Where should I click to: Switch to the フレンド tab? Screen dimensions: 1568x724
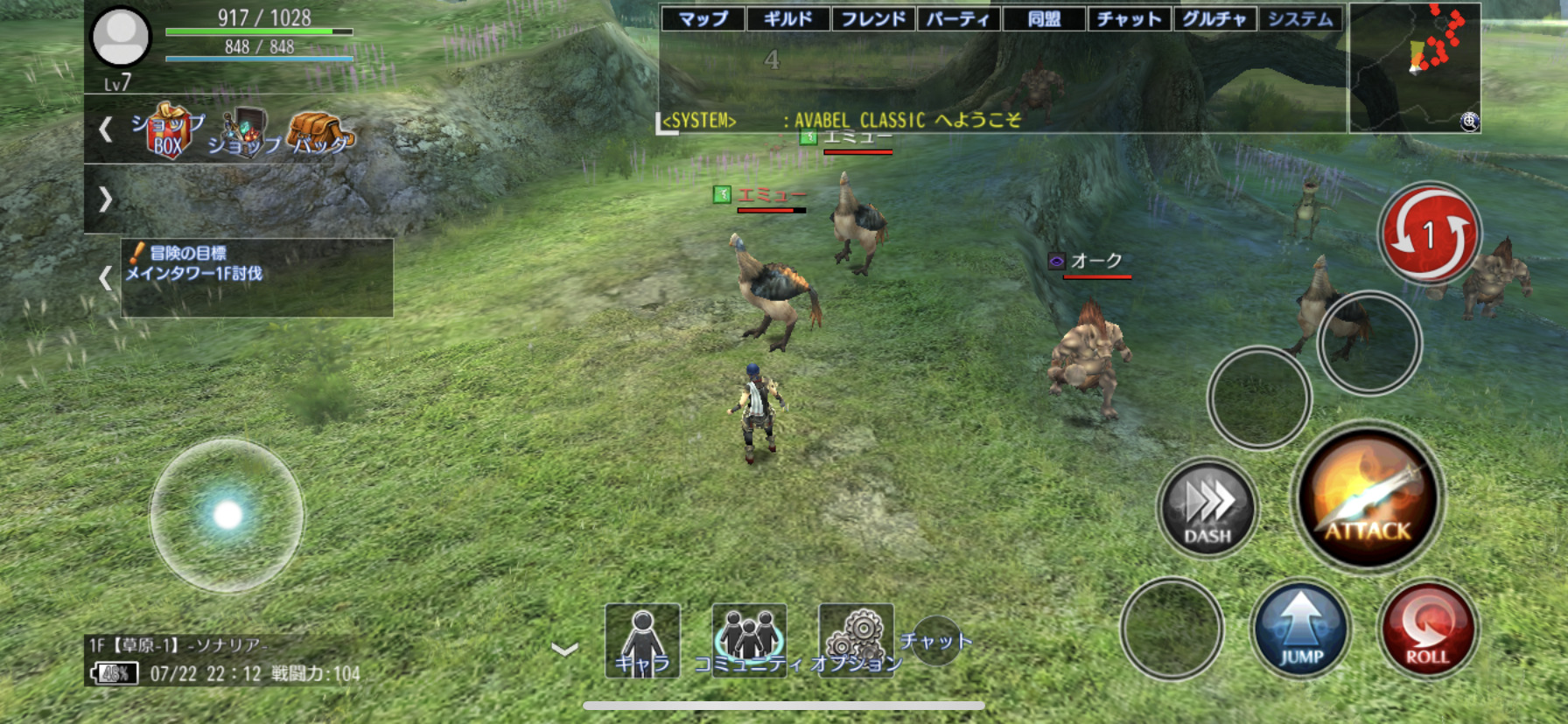(x=873, y=18)
